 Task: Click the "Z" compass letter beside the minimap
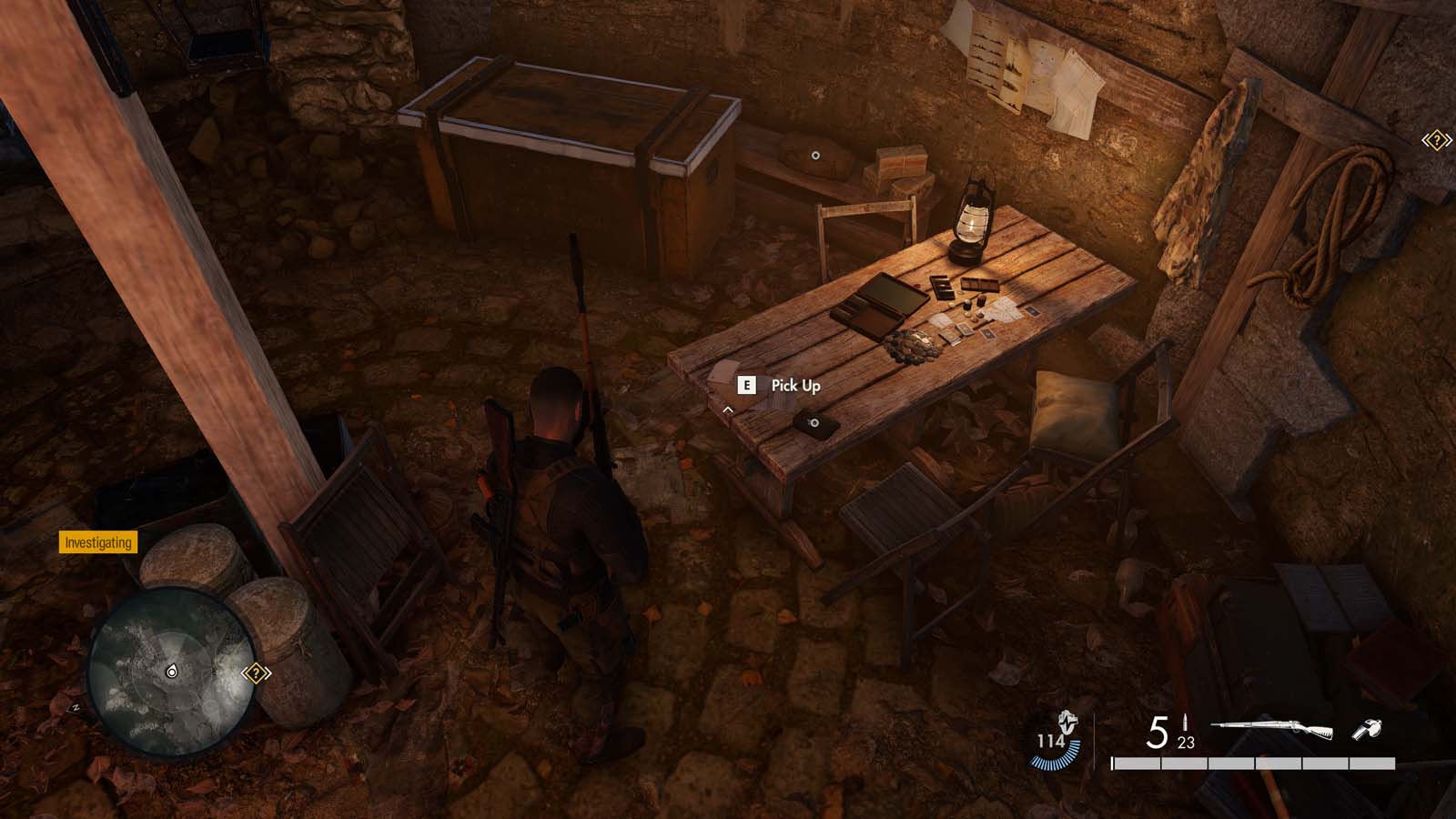pos(76,707)
